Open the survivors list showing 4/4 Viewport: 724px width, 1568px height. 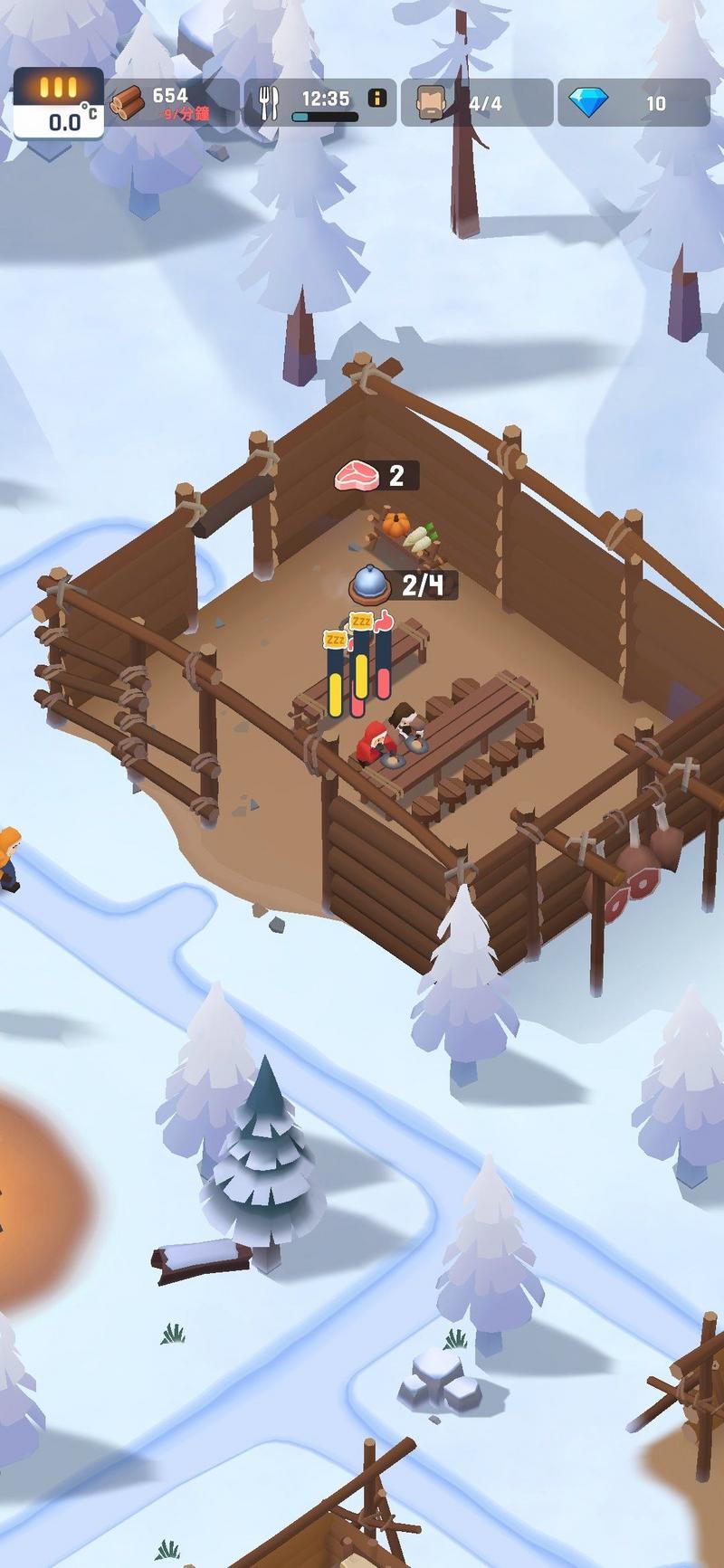tap(476, 103)
